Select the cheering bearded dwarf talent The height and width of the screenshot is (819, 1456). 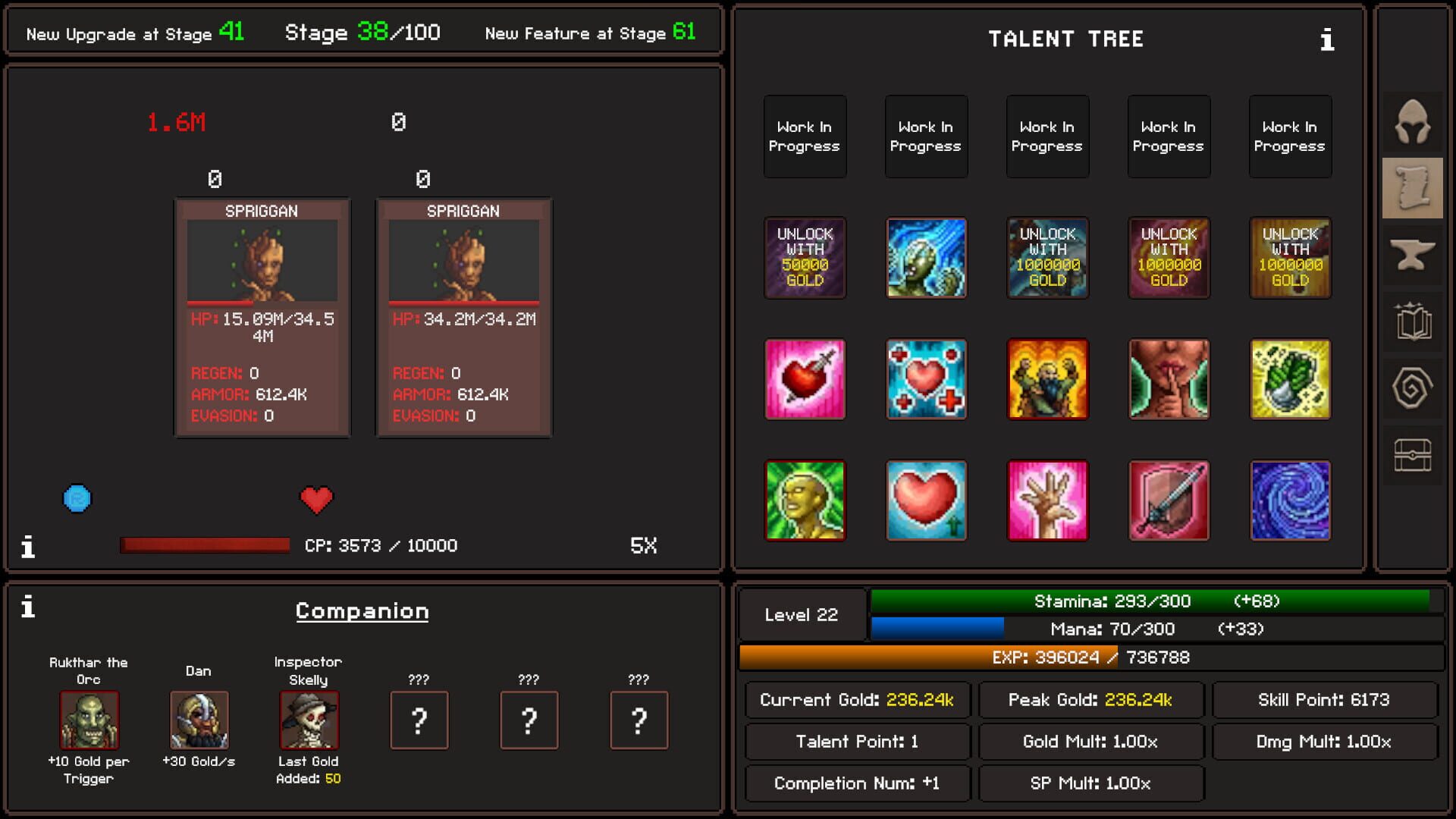[1048, 381]
